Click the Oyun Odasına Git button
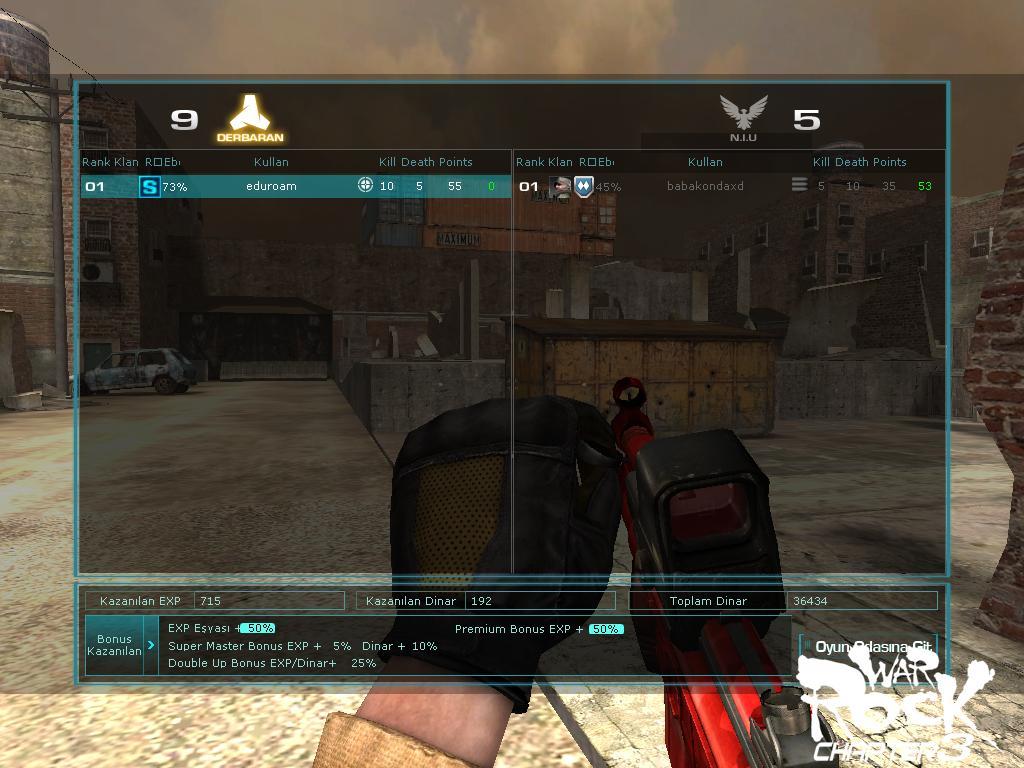Screen dimensions: 1024x768 872,647
